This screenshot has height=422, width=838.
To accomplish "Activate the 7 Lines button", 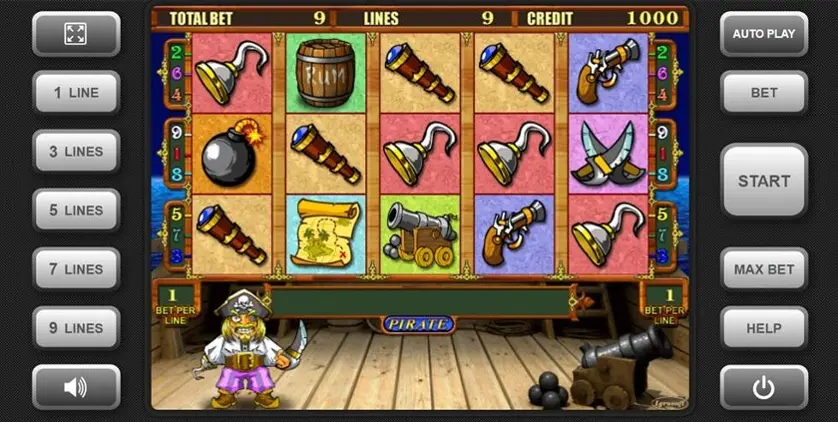I will tap(76, 270).
